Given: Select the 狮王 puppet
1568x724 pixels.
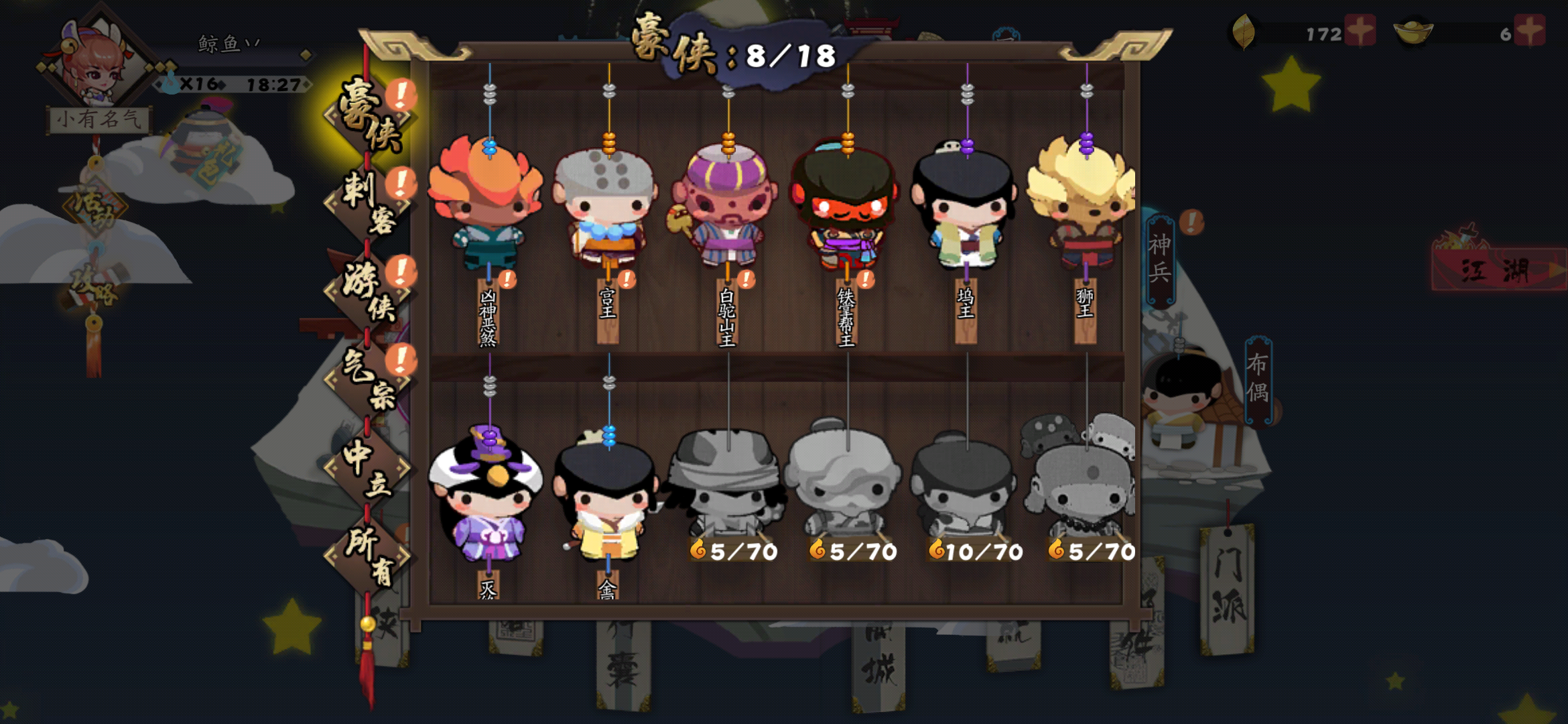Looking at the screenshot, I should point(1084,201).
